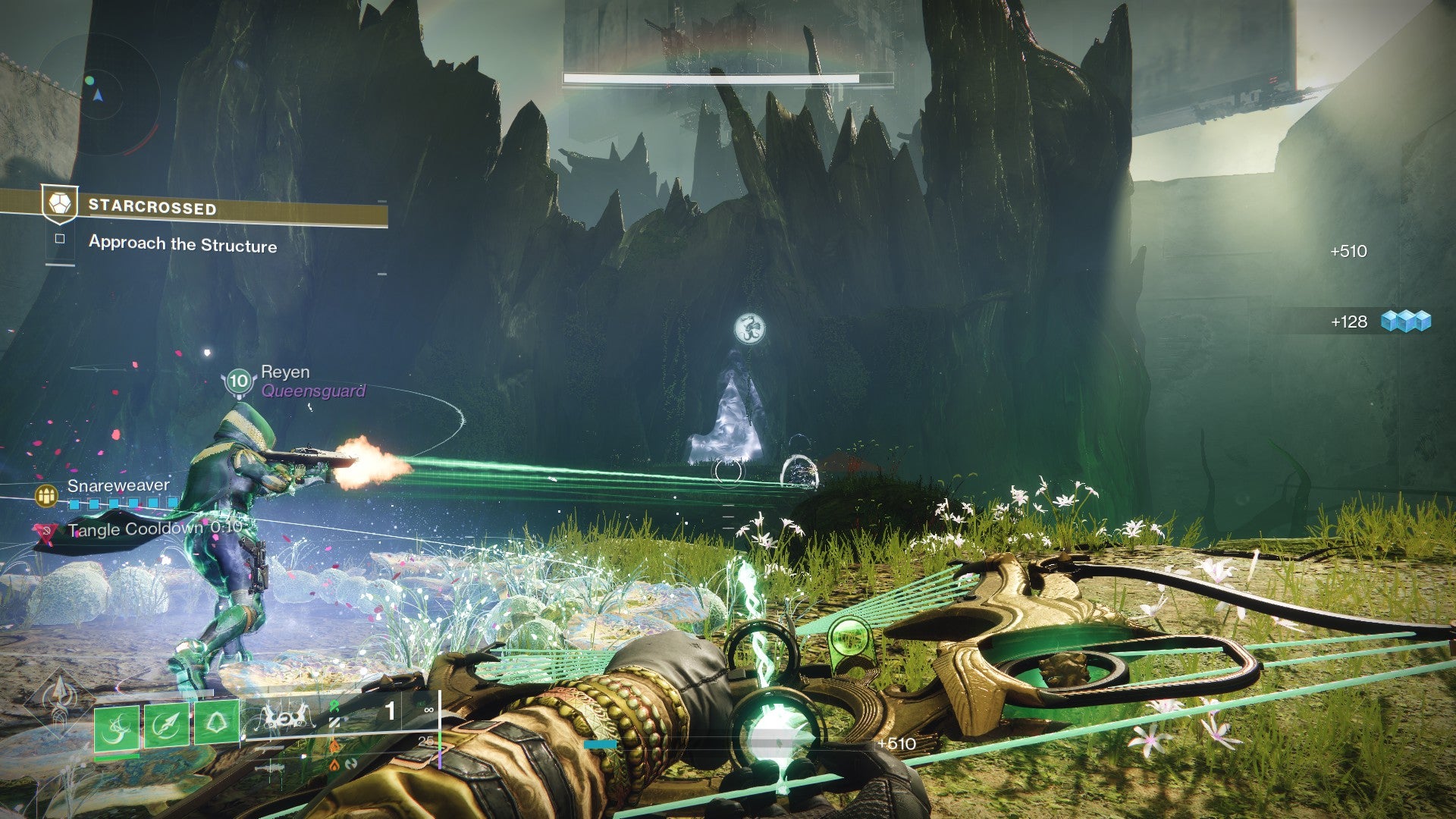Click the blue glimmer cubes icon
1456x819 pixels.
(1405, 322)
